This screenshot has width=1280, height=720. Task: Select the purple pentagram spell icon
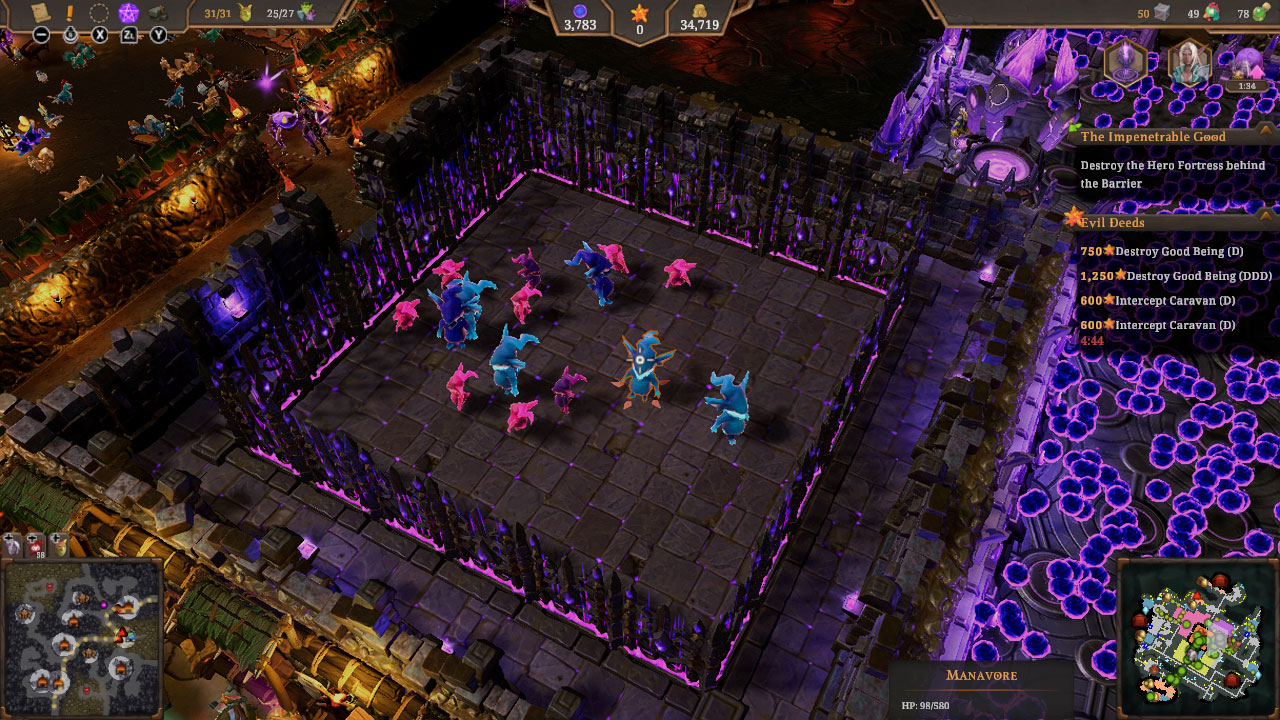click(x=128, y=12)
